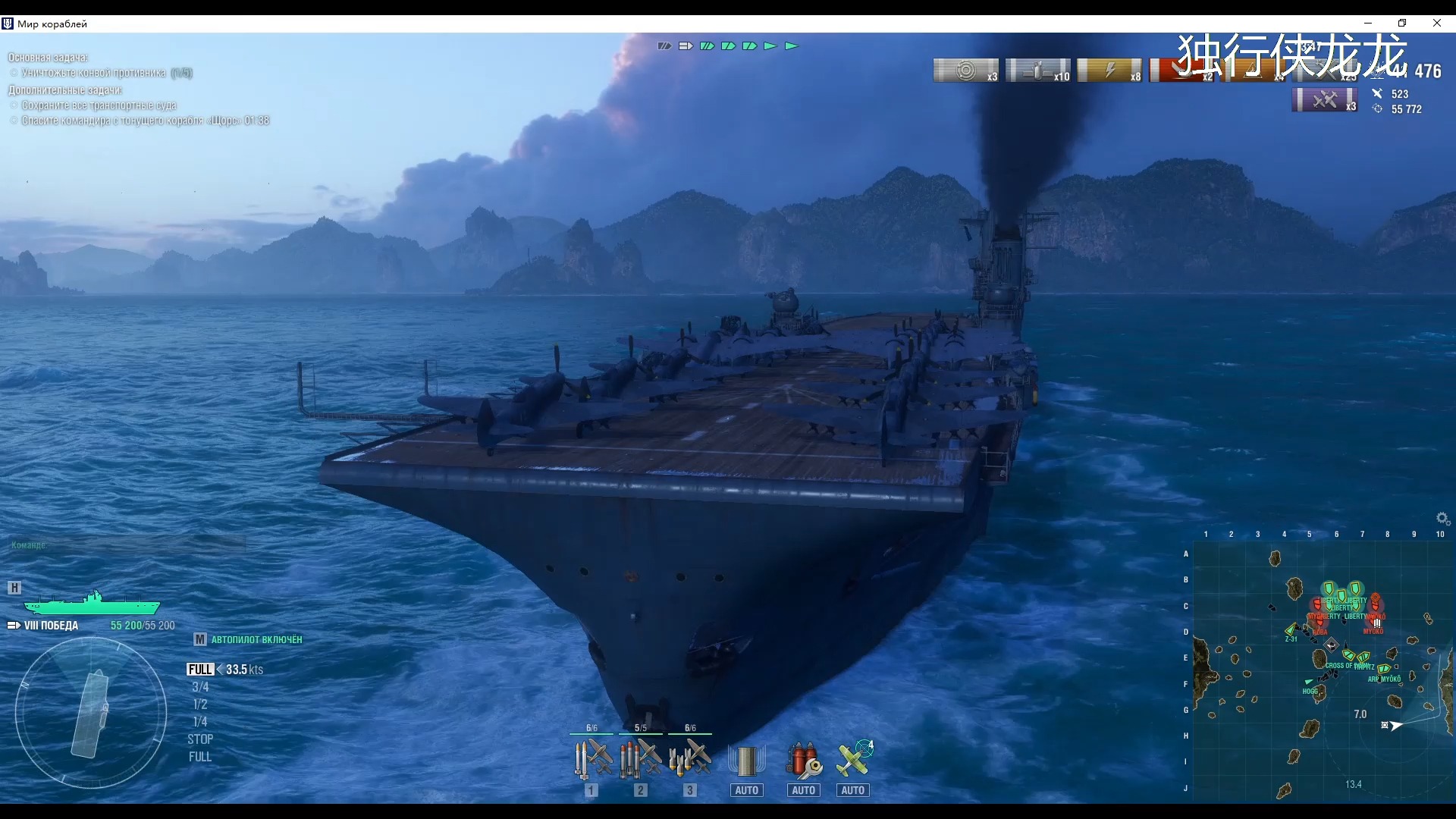Click the purple aircraft ribbon
The width and height of the screenshot is (1456, 819).
(1325, 100)
